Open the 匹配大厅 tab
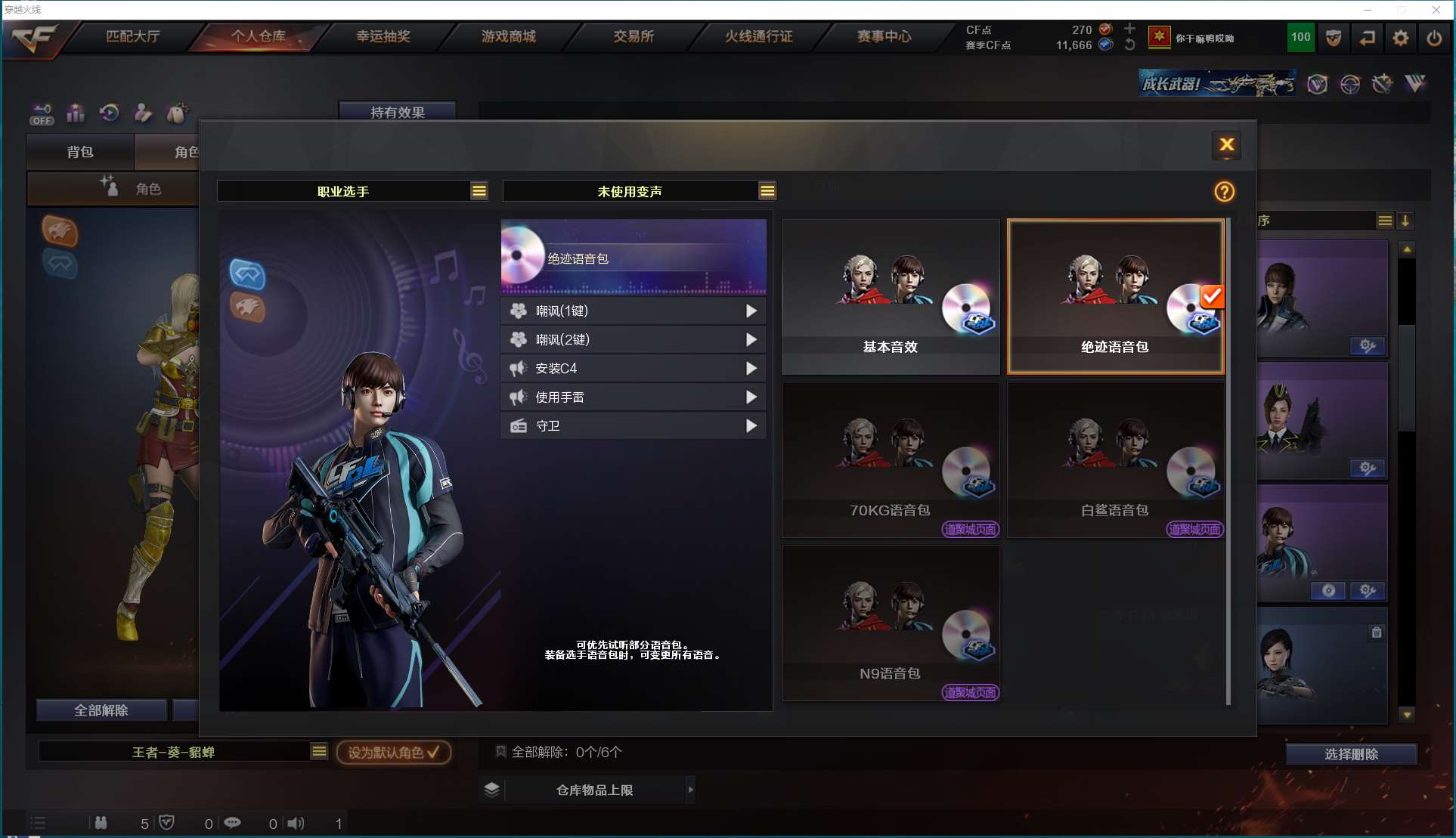 (132, 36)
